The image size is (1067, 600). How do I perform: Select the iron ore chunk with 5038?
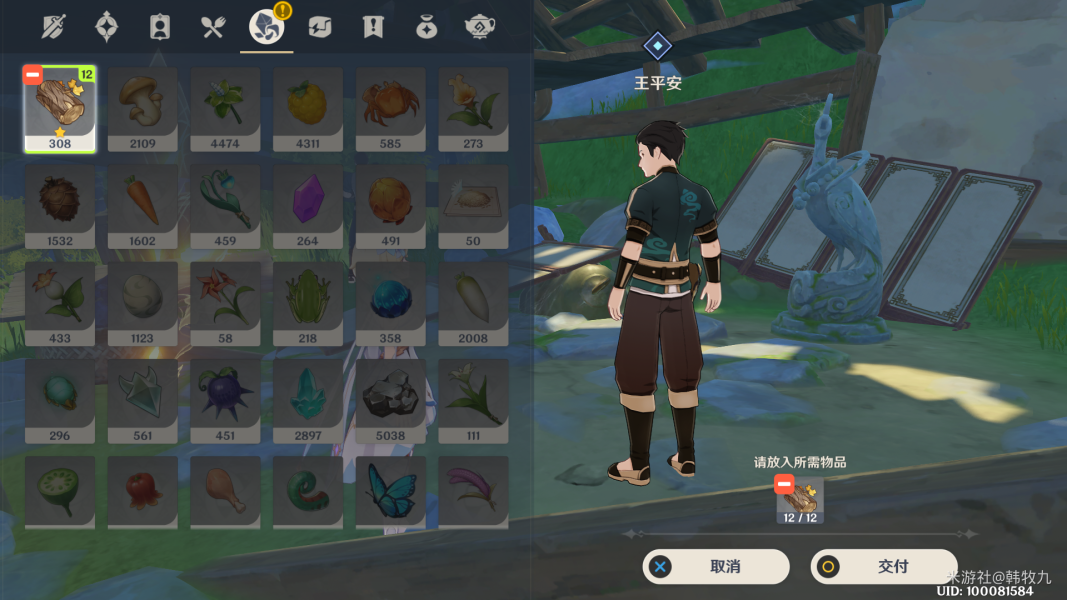click(390, 399)
